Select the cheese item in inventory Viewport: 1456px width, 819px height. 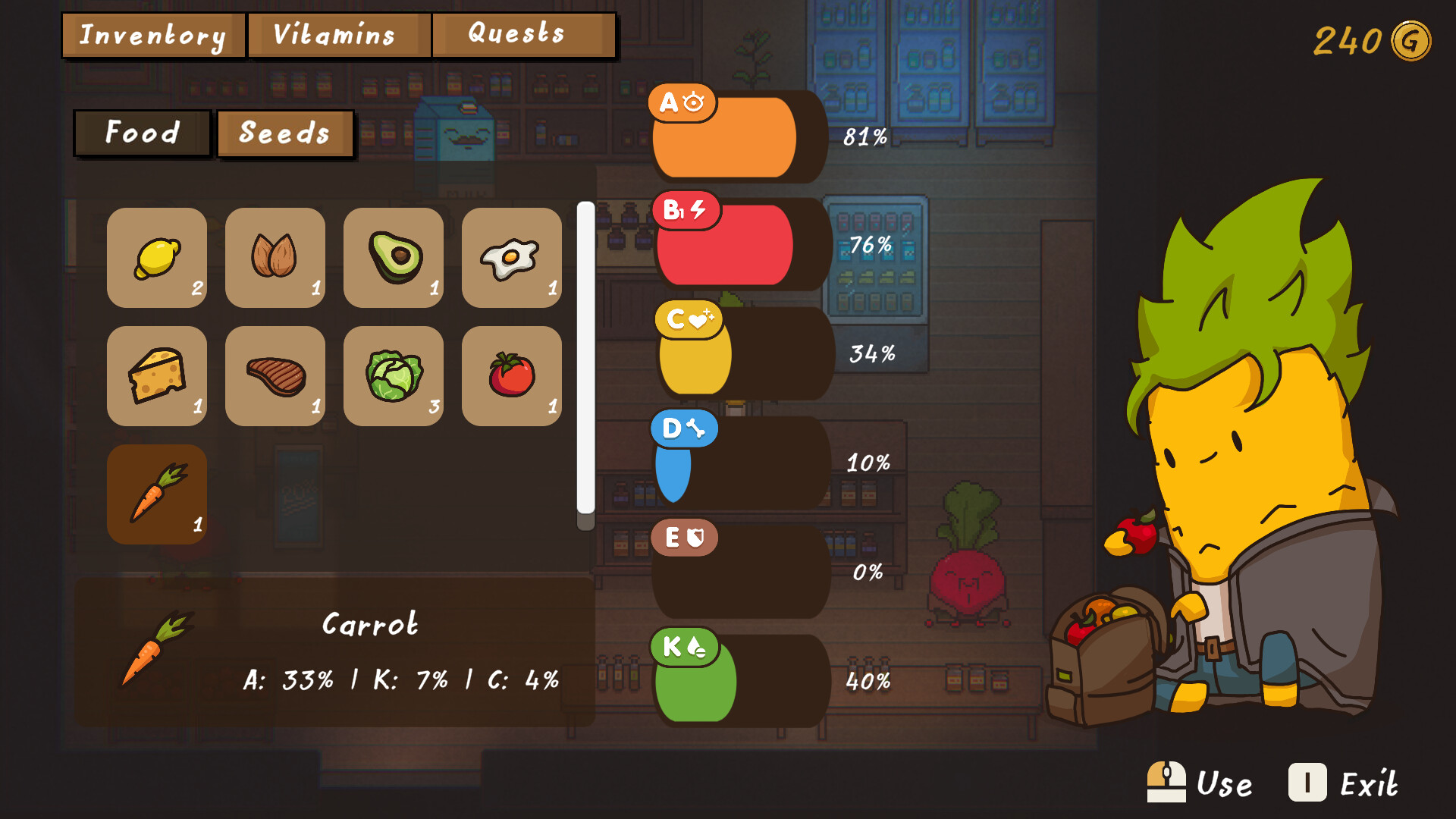[157, 376]
